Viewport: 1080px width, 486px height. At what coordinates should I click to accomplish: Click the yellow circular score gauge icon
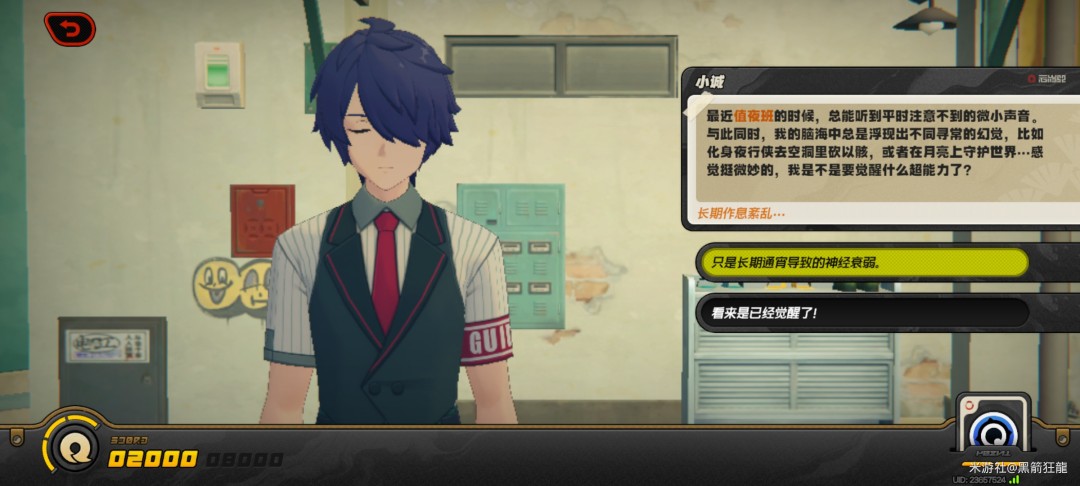(x=70, y=446)
